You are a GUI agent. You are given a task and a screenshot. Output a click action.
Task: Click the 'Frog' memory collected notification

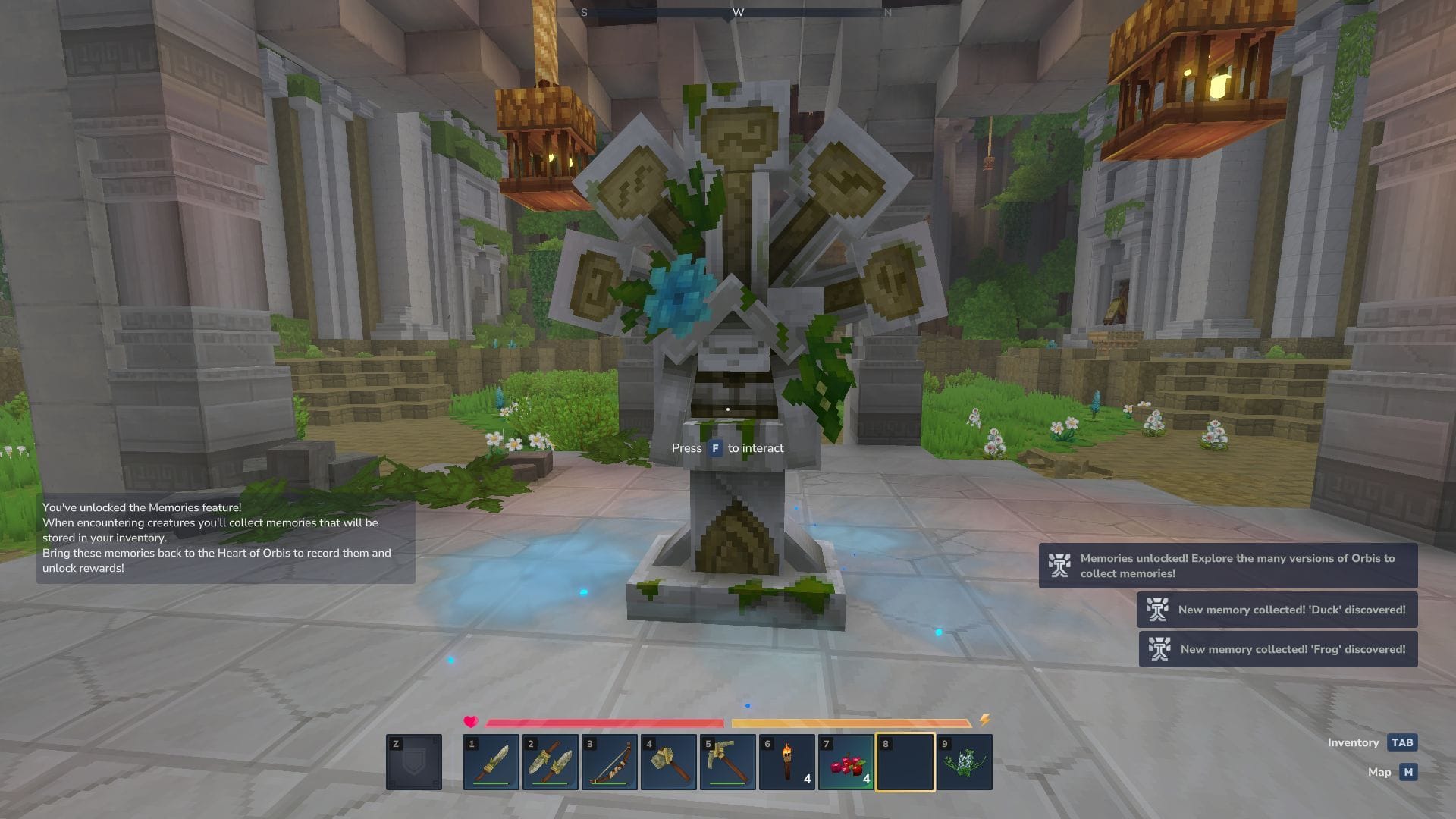(1278, 649)
